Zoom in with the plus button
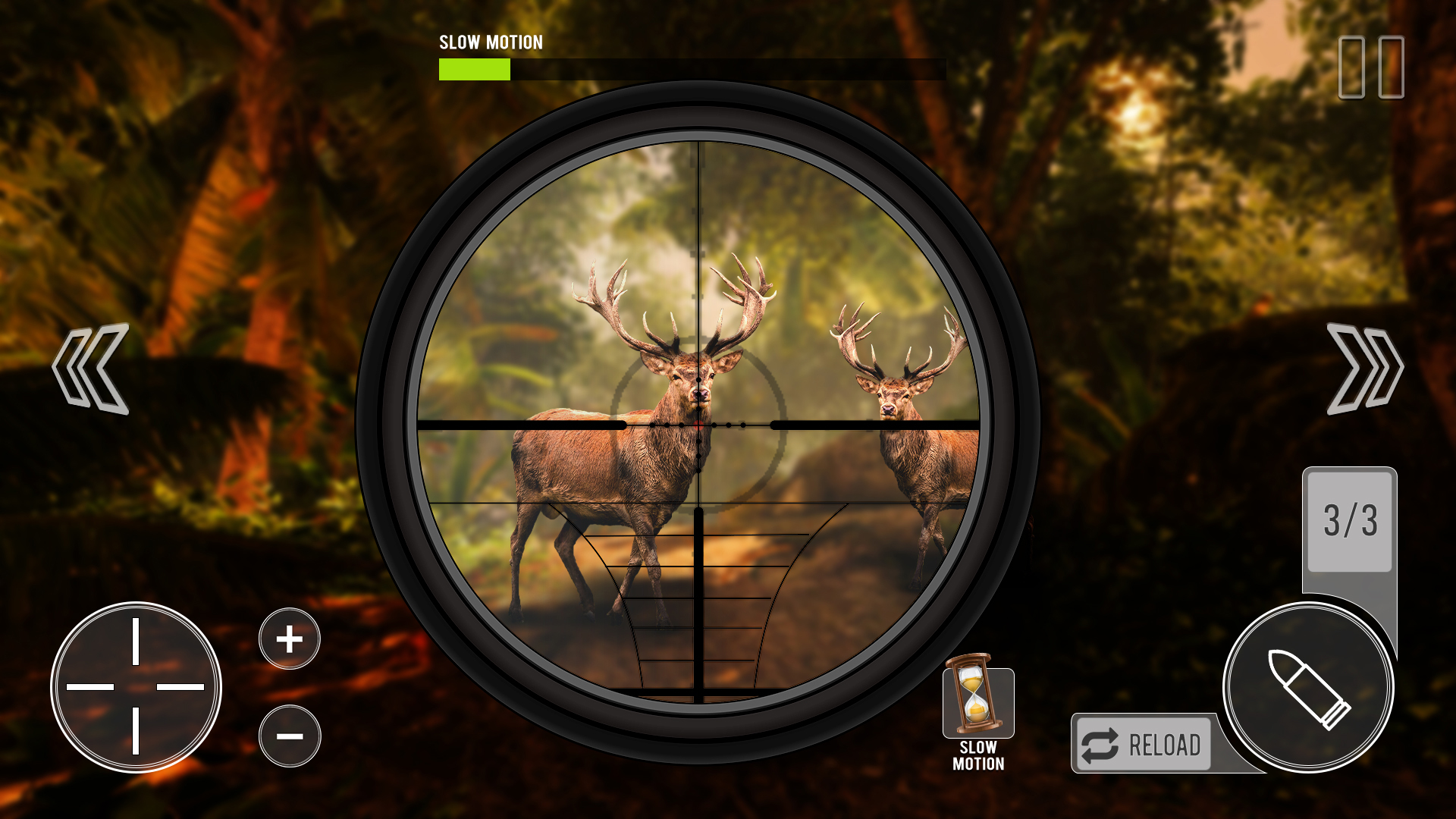 290,639
